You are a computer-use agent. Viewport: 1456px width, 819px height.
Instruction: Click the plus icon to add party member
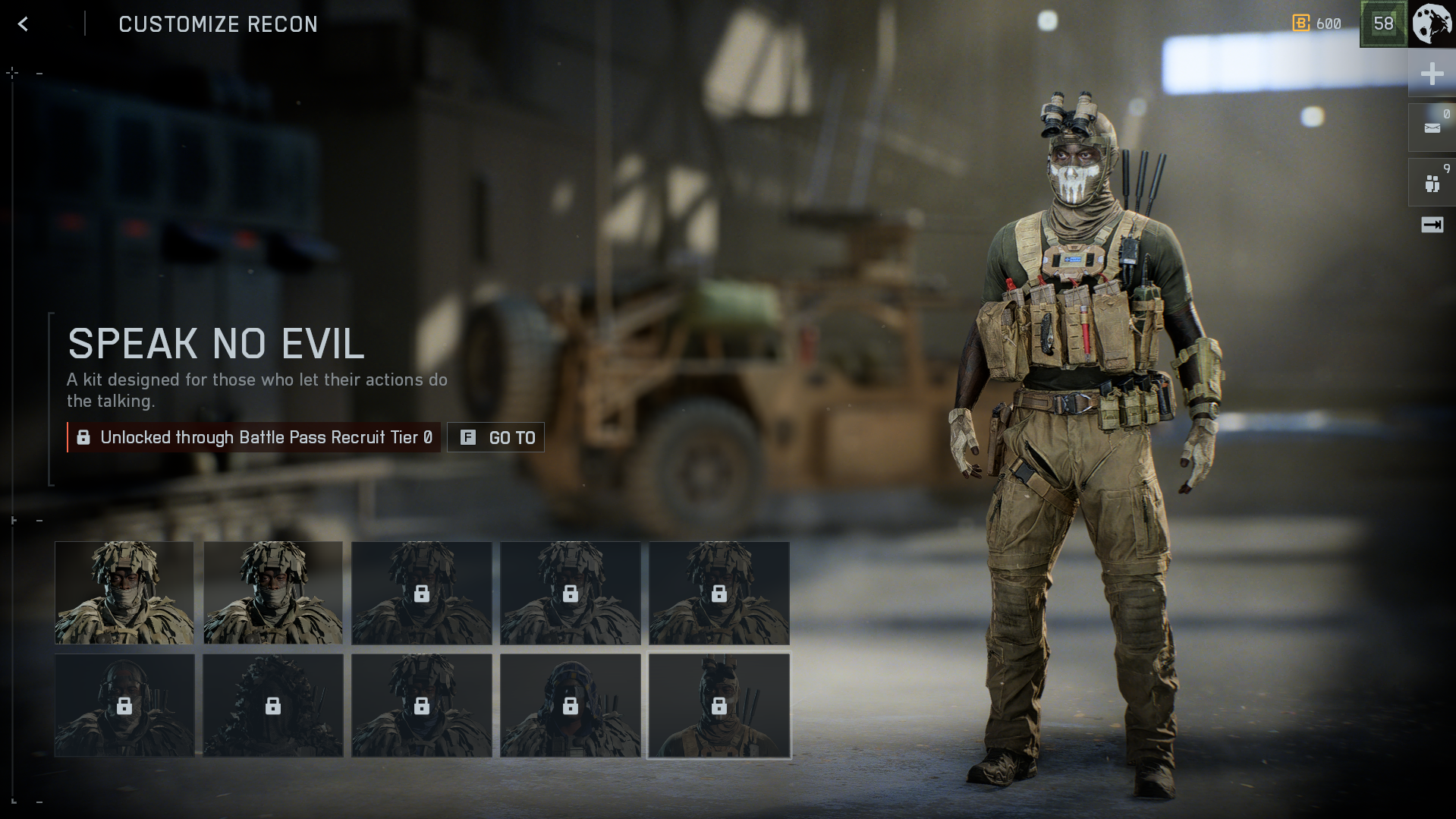point(1432,74)
